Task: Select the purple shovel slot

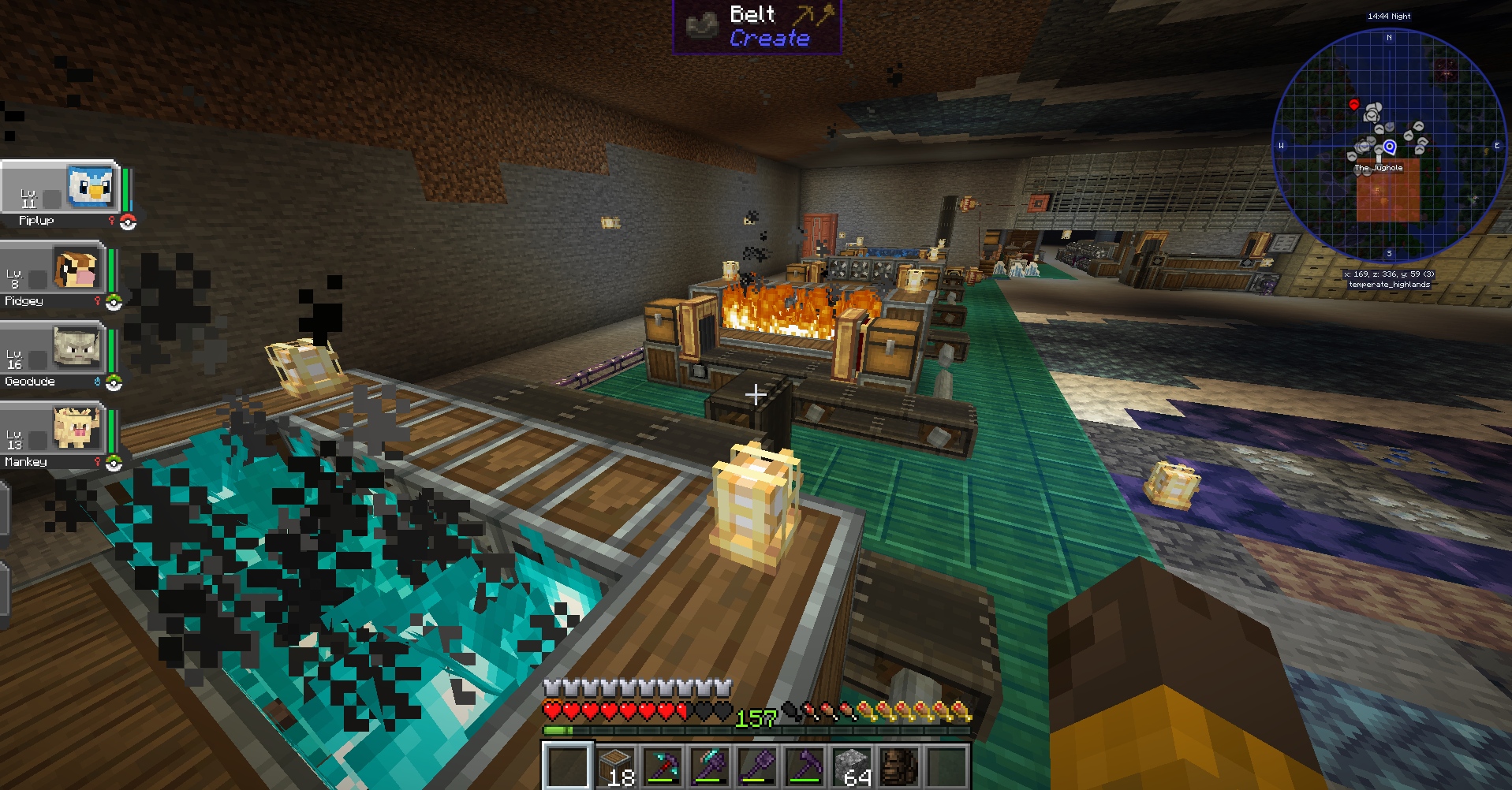Action: coord(757,766)
